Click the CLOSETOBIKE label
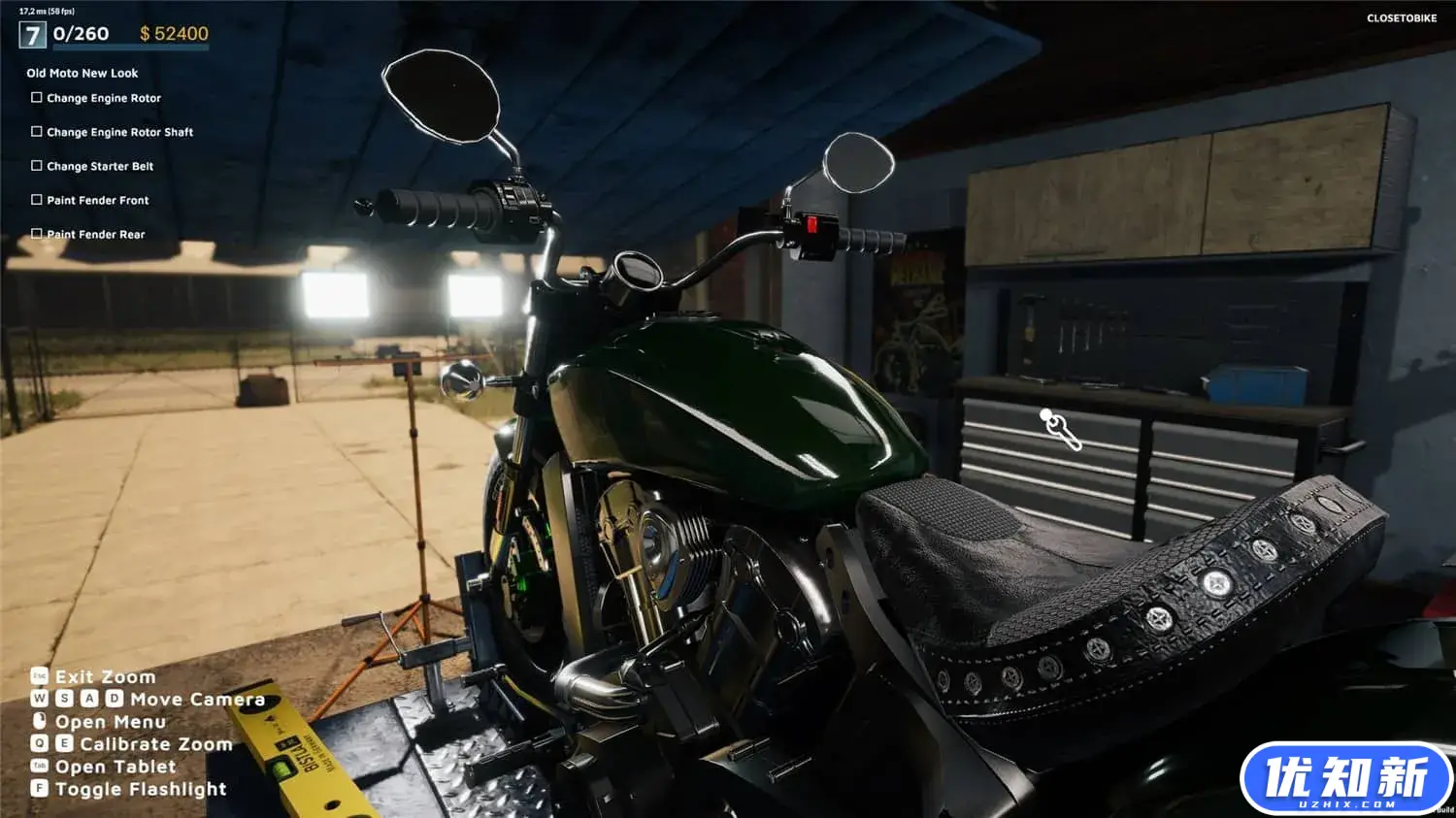1456x818 pixels. coord(1401,17)
